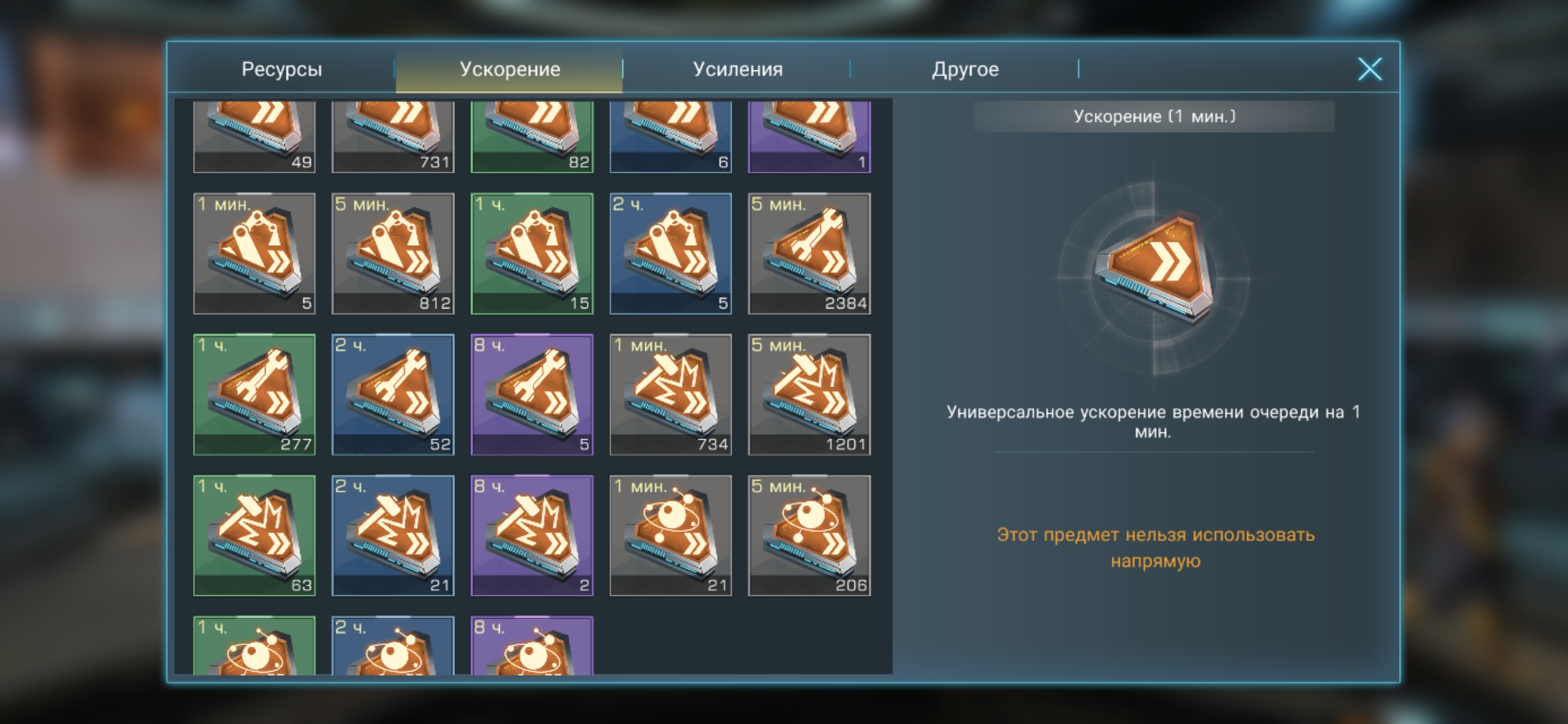Select the universal speedup with count 49
The width and height of the screenshot is (1568, 724).
(x=254, y=136)
